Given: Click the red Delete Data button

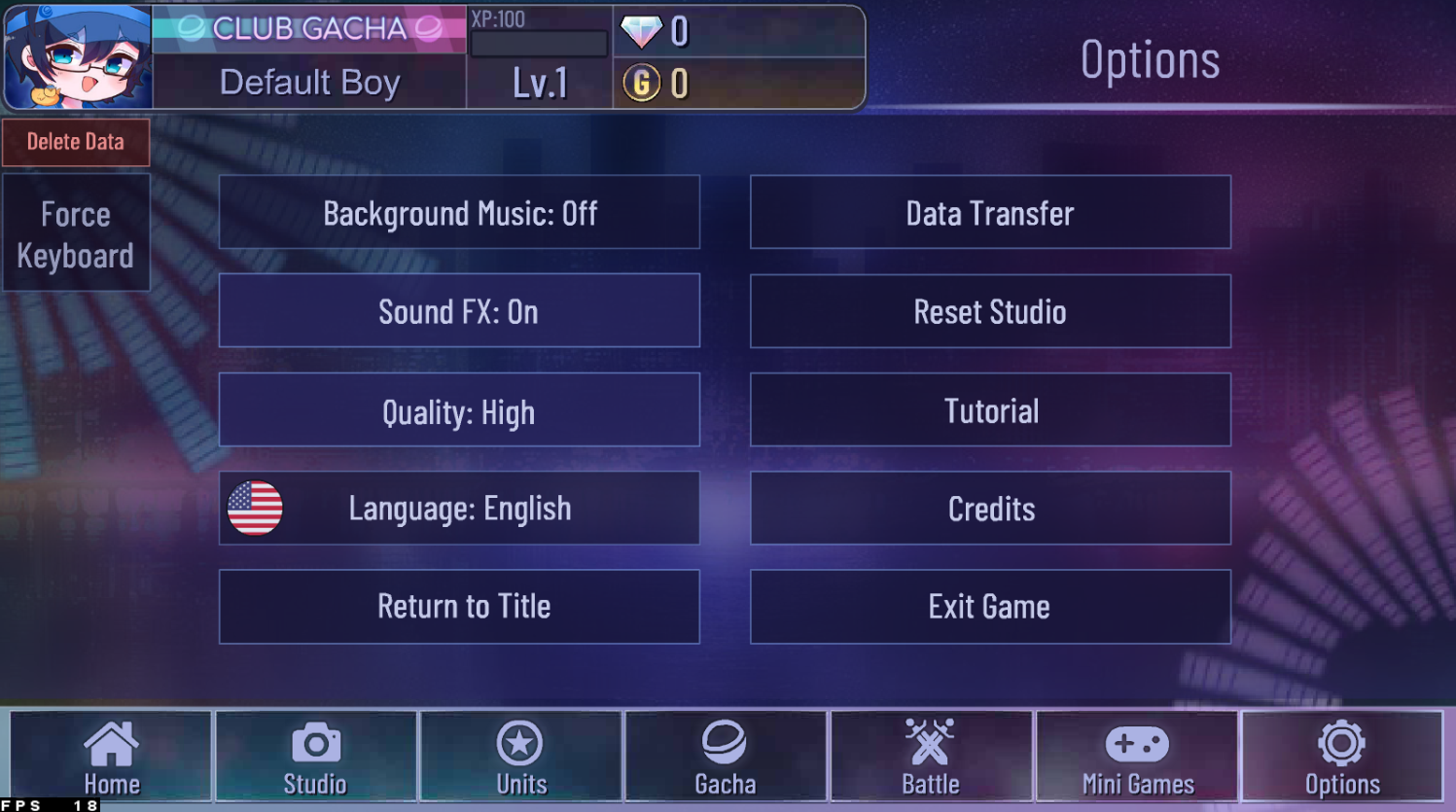Looking at the screenshot, I should pyautogui.click(x=76, y=142).
